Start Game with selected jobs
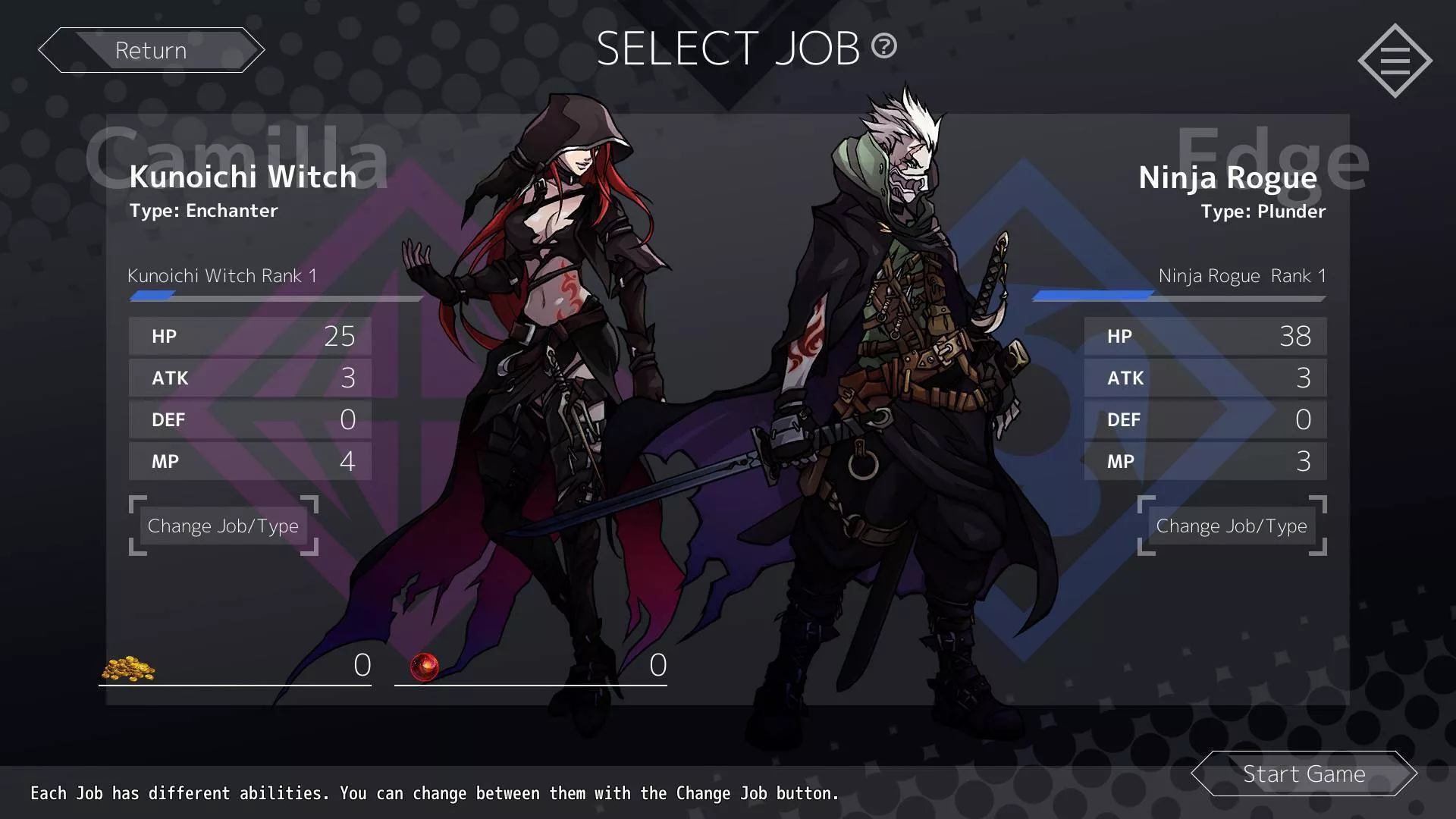1456x819 pixels. pyautogui.click(x=1304, y=773)
